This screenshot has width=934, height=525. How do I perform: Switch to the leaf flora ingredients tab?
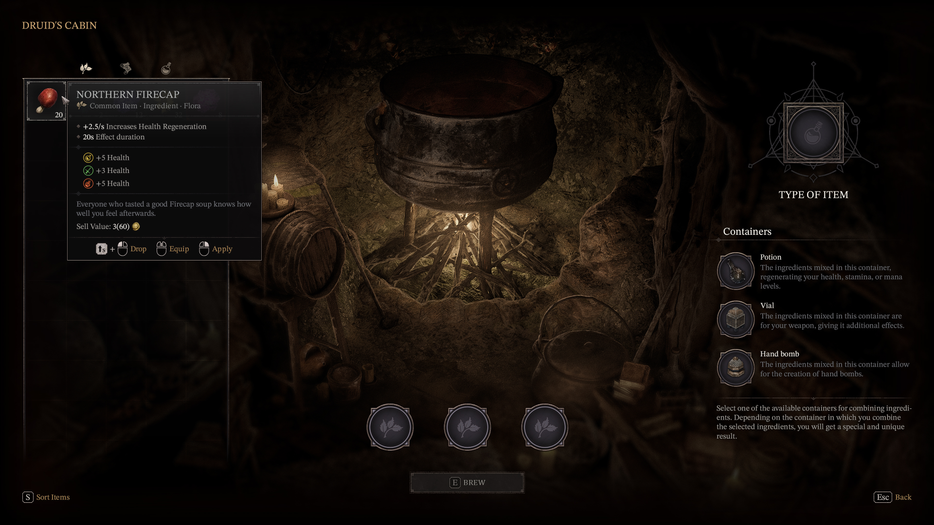coord(86,68)
